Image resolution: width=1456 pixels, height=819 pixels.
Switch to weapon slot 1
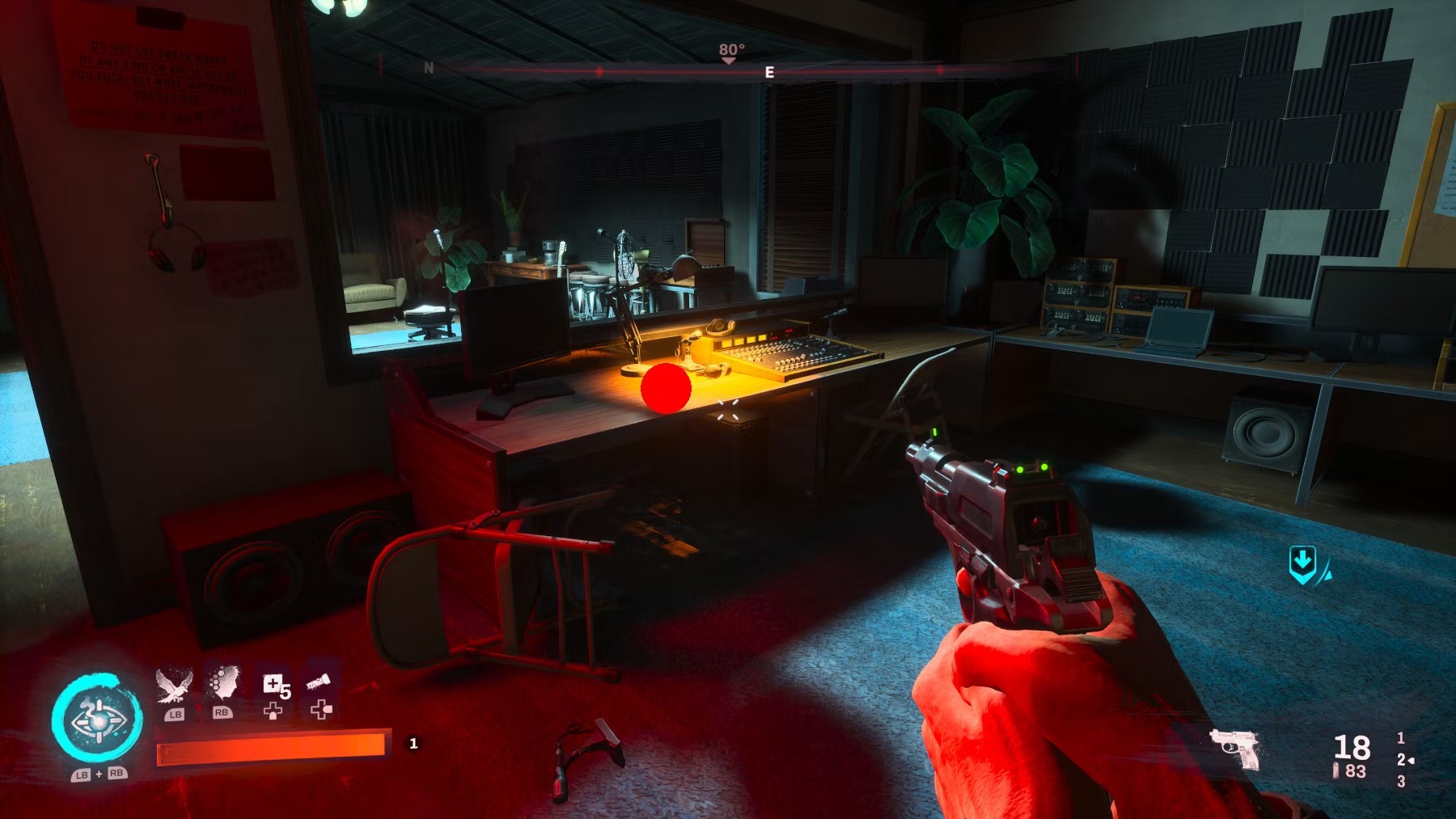coord(1400,737)
